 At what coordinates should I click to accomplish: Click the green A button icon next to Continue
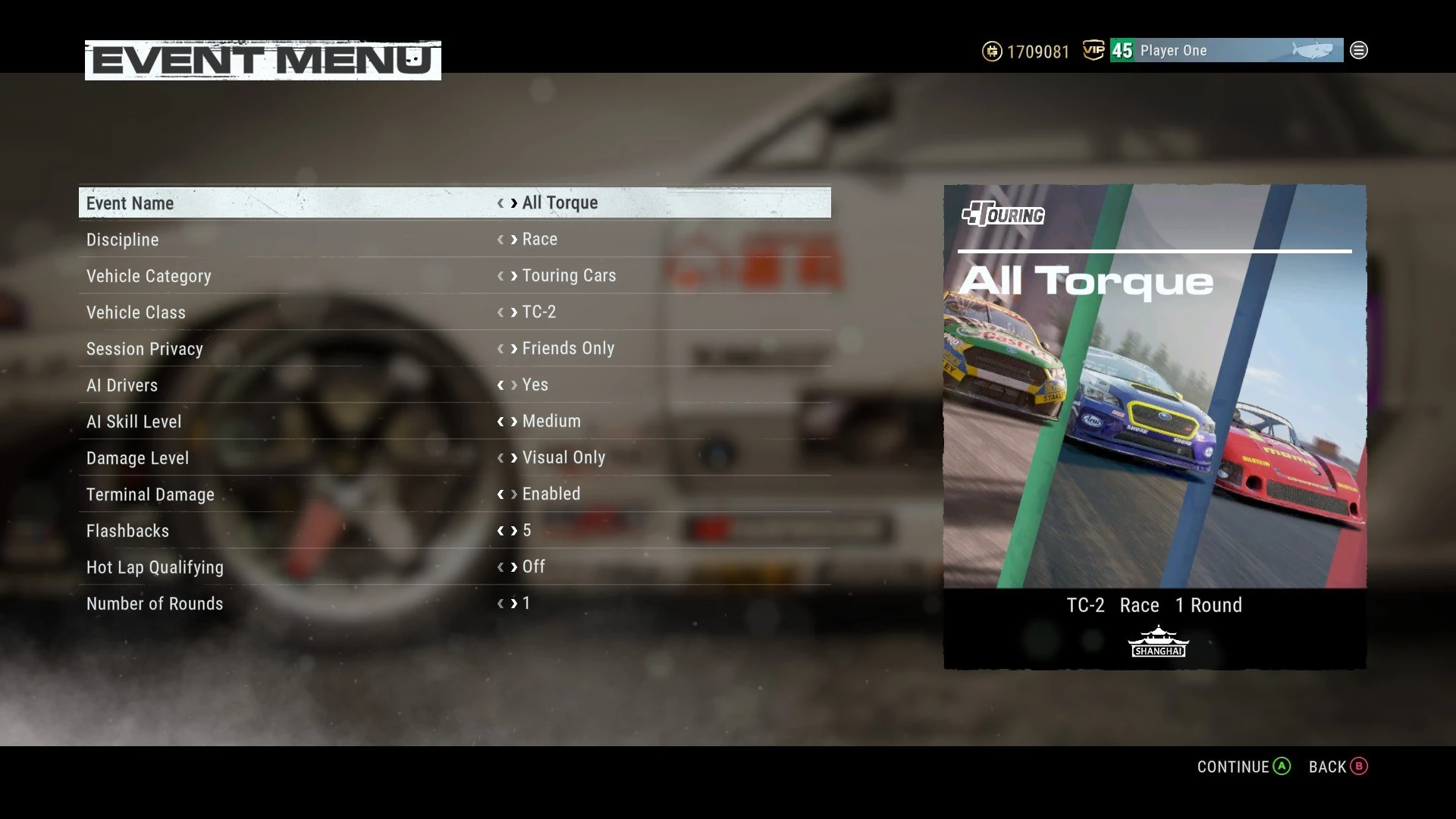[1282, 767]
